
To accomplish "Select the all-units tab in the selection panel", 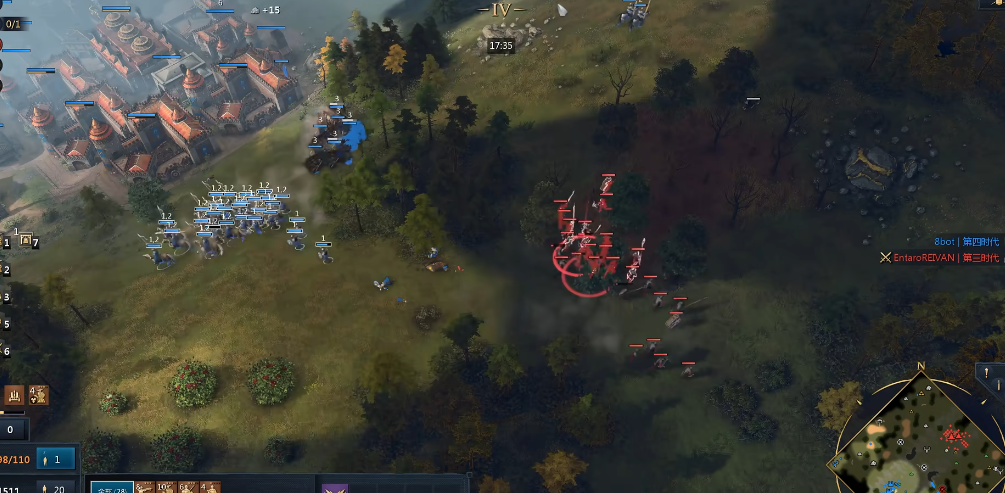I will point(108,488).
